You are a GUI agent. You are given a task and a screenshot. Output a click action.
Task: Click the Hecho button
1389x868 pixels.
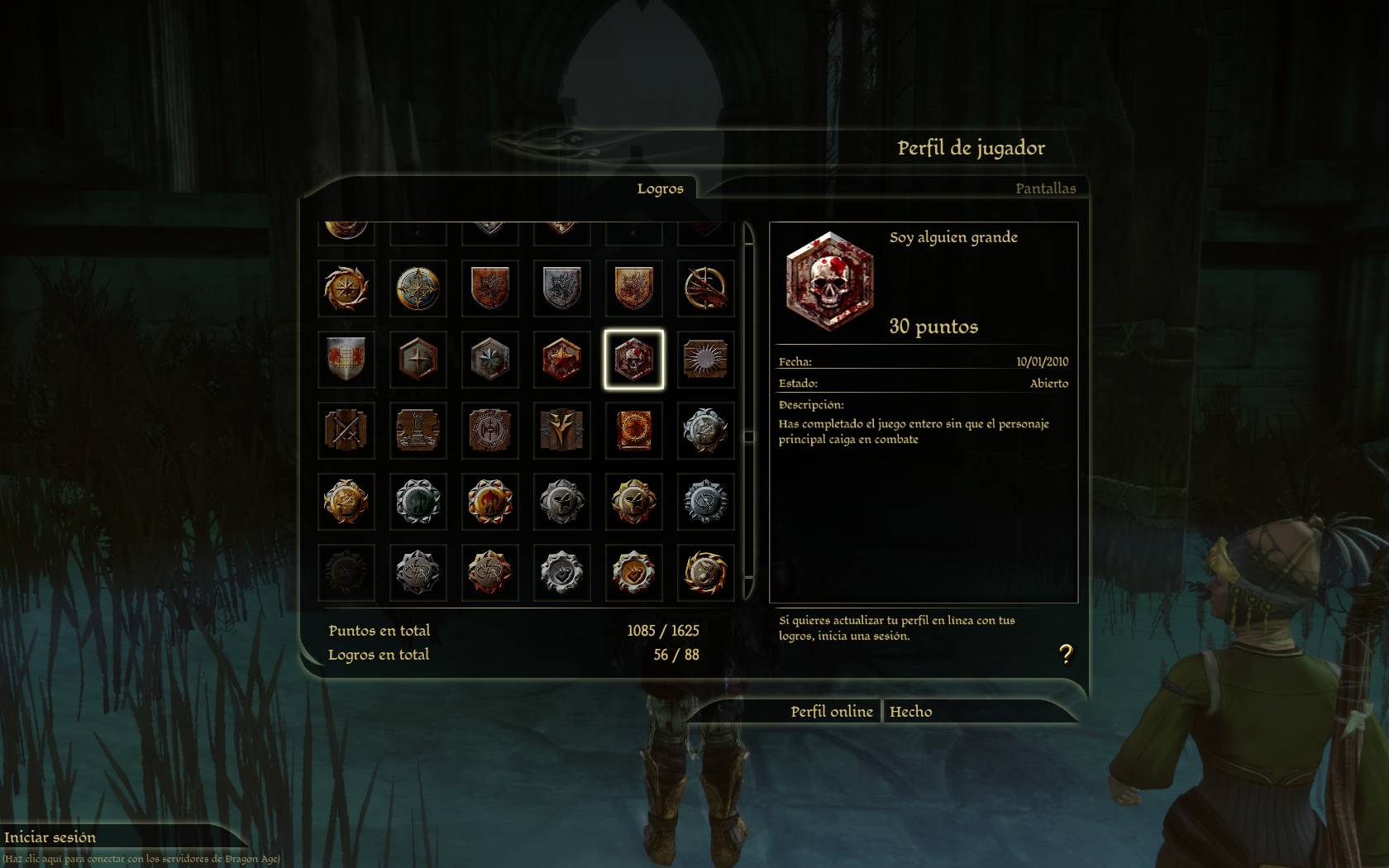(911, 712)
